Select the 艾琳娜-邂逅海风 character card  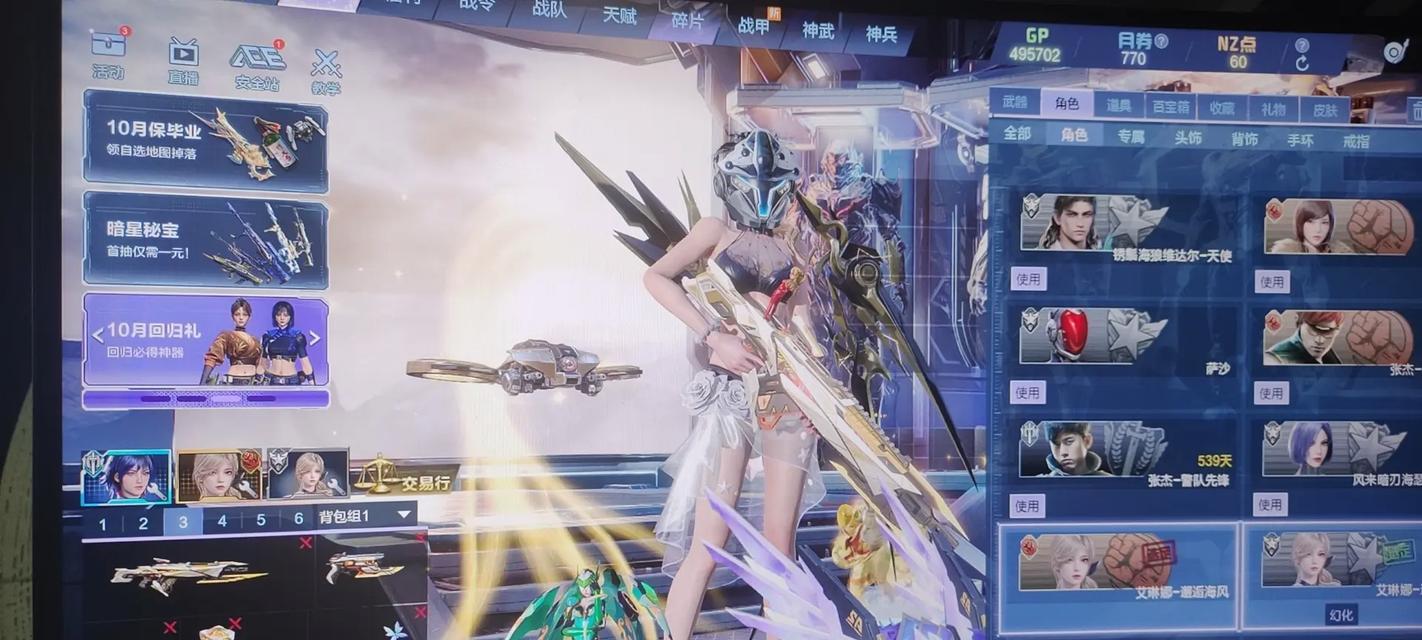pos(1117,570)
